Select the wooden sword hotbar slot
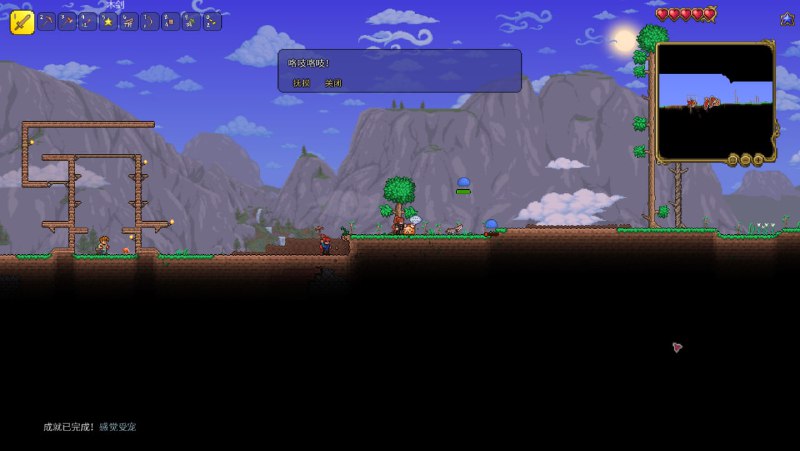 click(22, 21)
